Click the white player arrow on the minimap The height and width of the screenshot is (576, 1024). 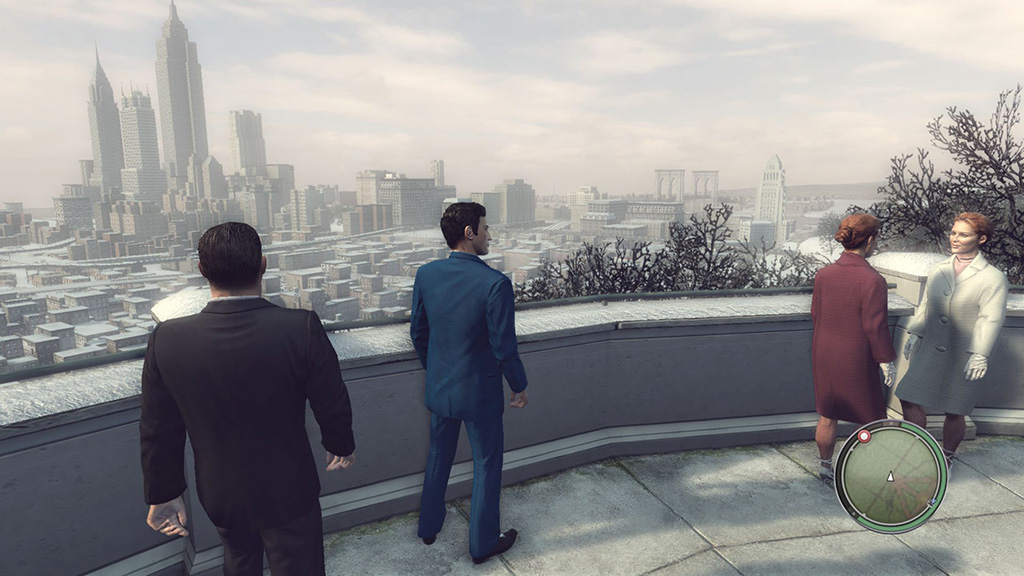click(891, 477)
